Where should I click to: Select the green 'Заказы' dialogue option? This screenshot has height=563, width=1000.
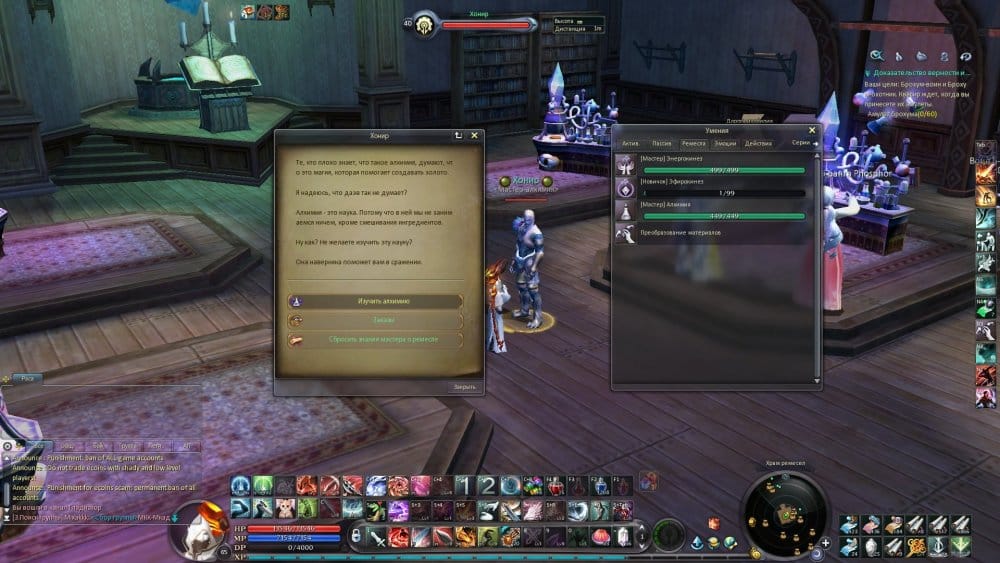click(x=375, y=321)
